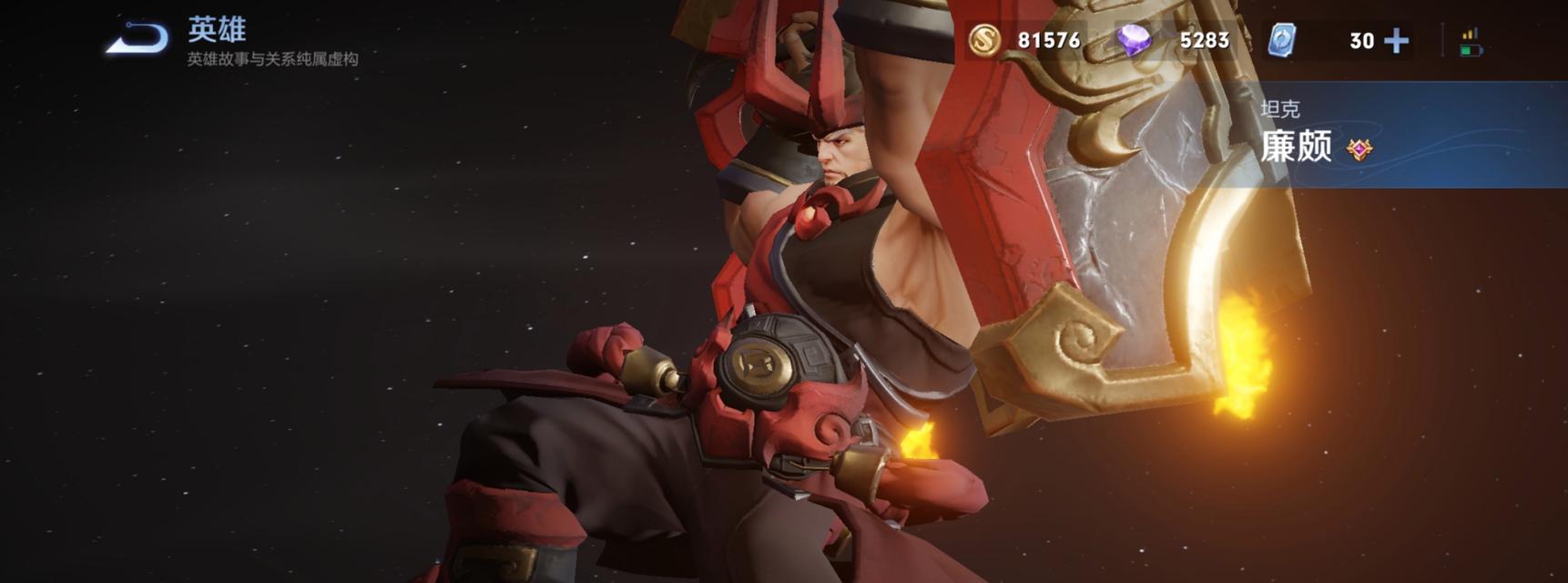Click the badge emblem beside 廉颇
The image size is (1568, 583).
click(x=1359, y=149)
